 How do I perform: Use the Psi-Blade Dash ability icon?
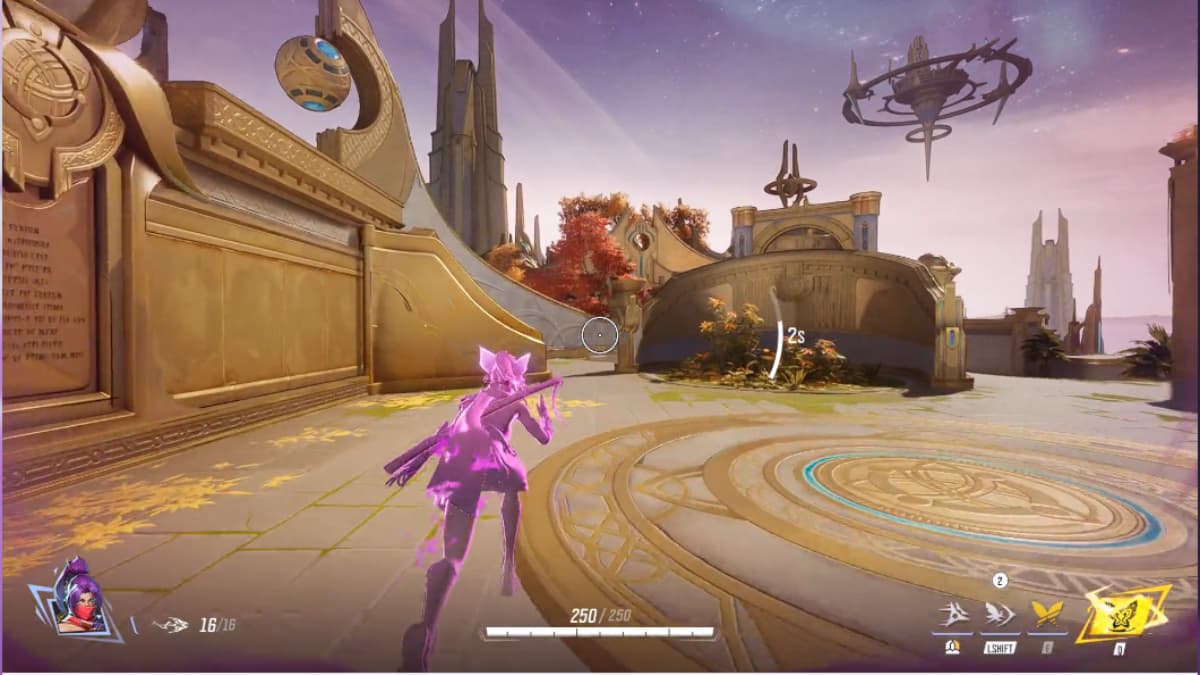pos(999,614)
